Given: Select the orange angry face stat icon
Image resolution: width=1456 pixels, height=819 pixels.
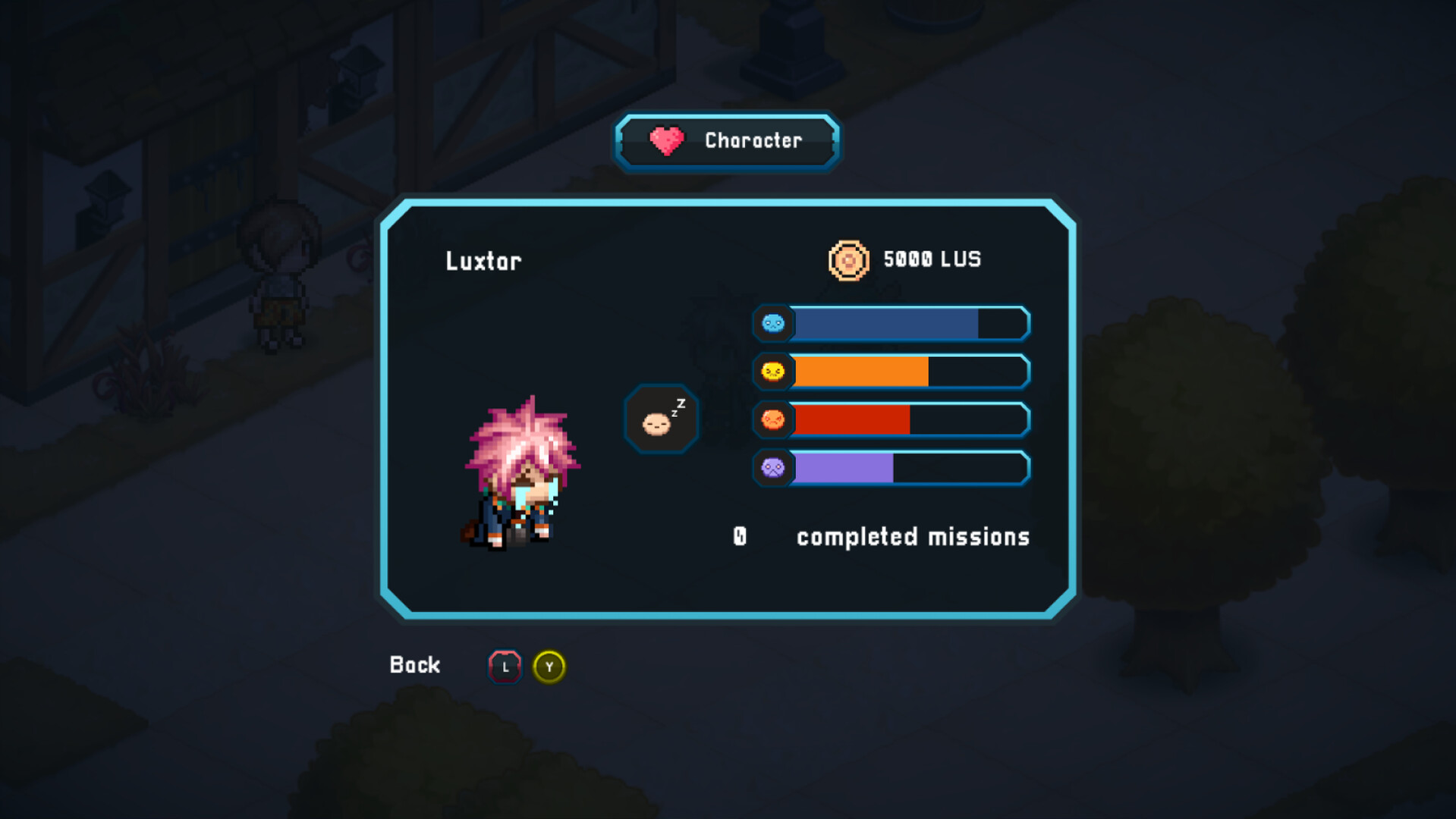Looking at the screenshot, I should (x=772, y=420).
